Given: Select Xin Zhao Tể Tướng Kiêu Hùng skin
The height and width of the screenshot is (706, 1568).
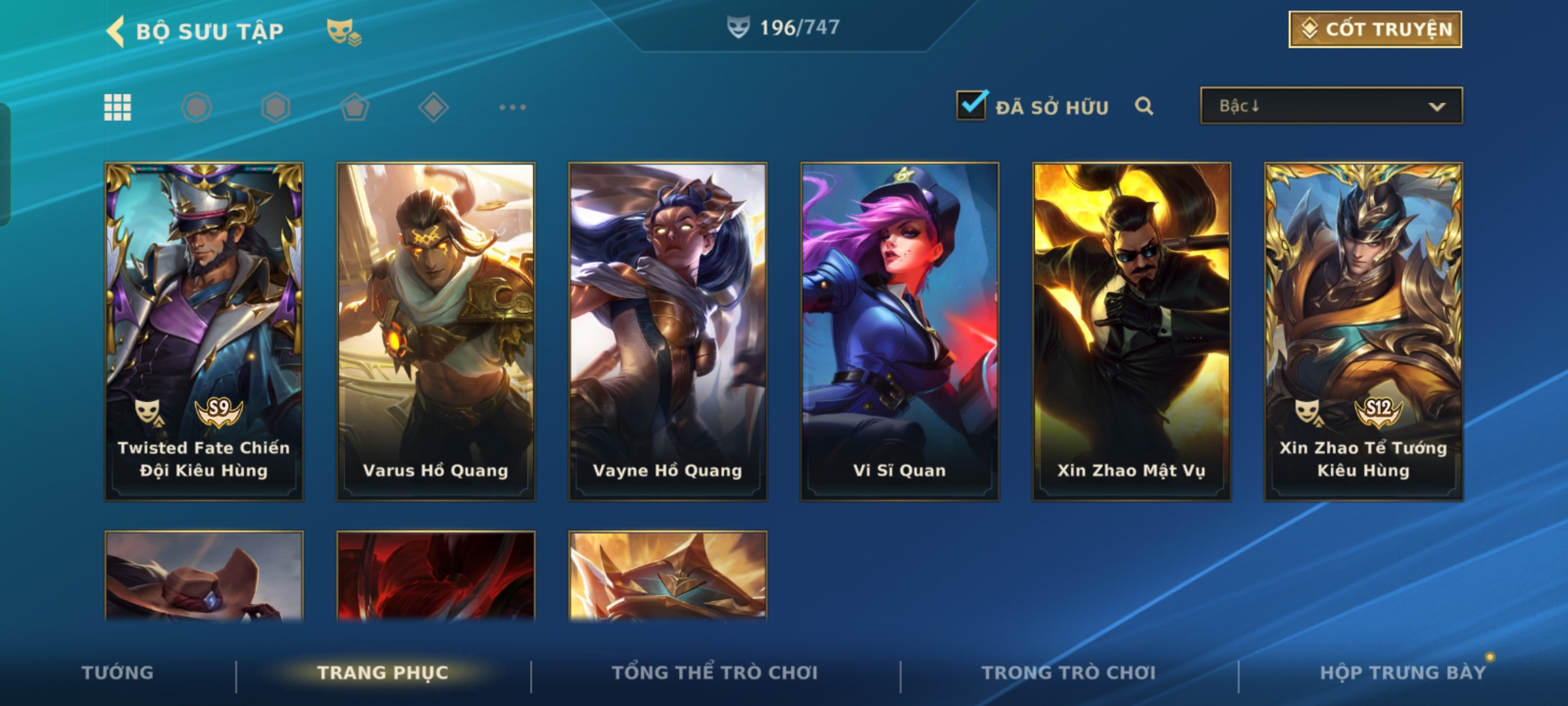Looking at the screenshot, I should click(x=1364, y=331).
